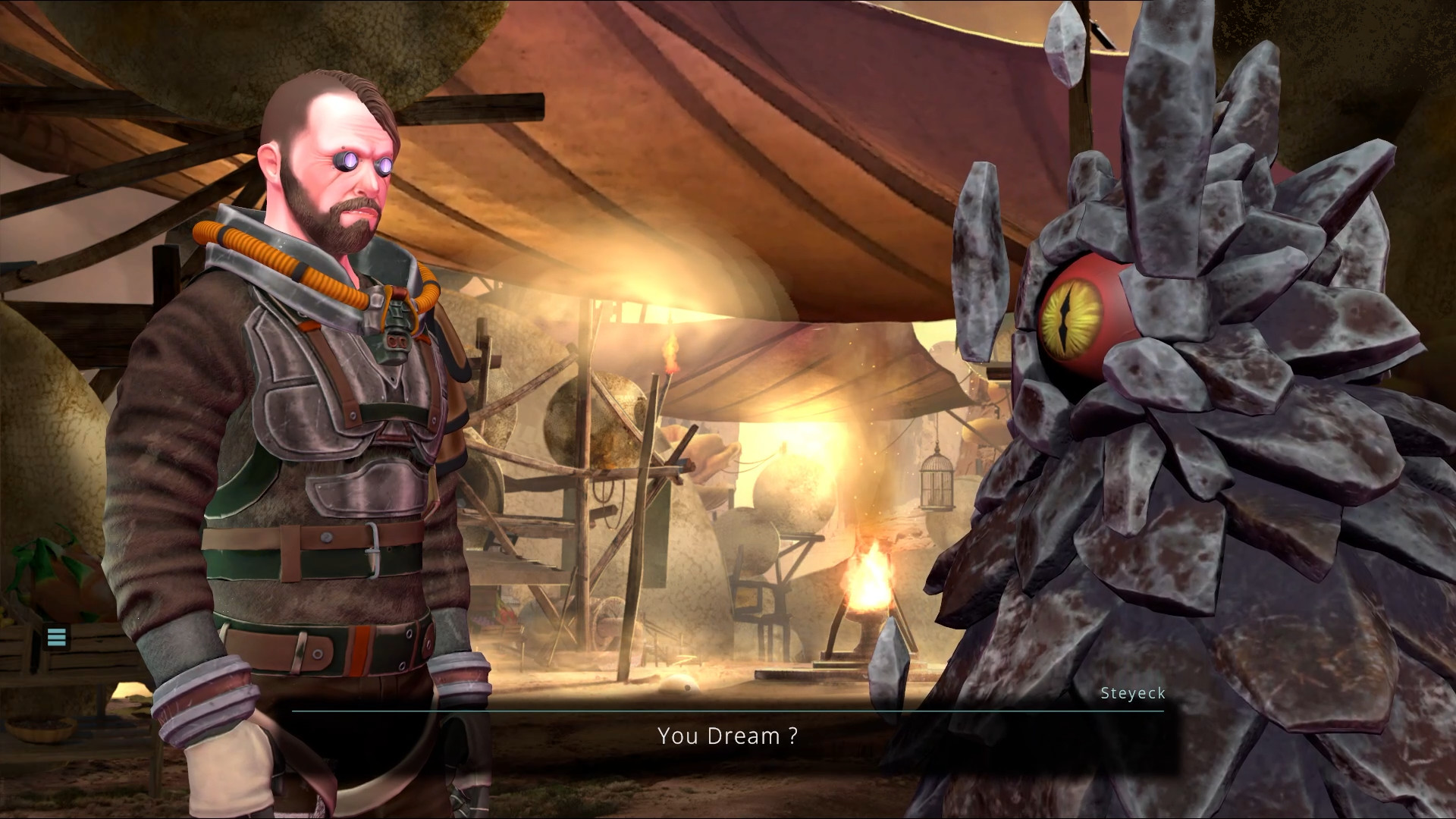
Task: Open the hamburger menu icon
Action: 57,637
